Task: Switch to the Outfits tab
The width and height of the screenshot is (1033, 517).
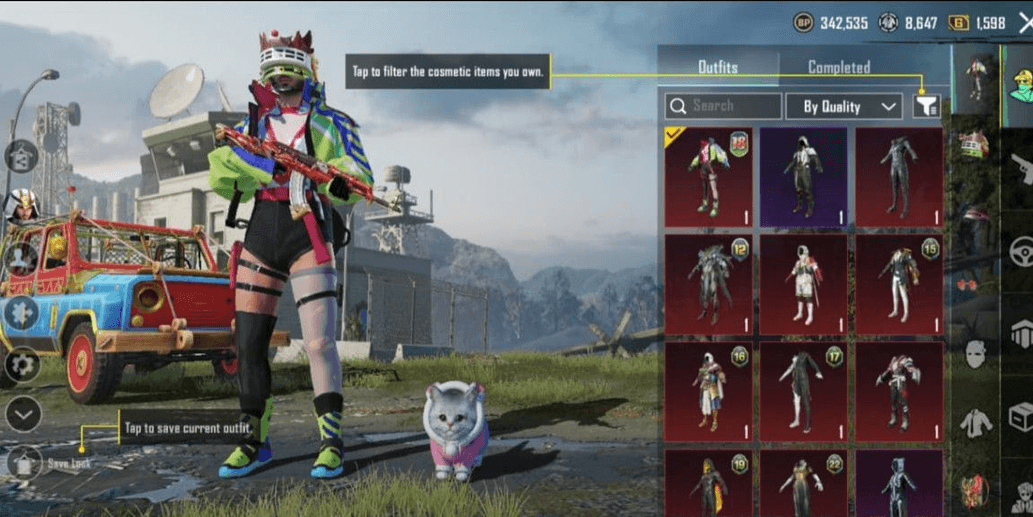Action: point(717,67)
